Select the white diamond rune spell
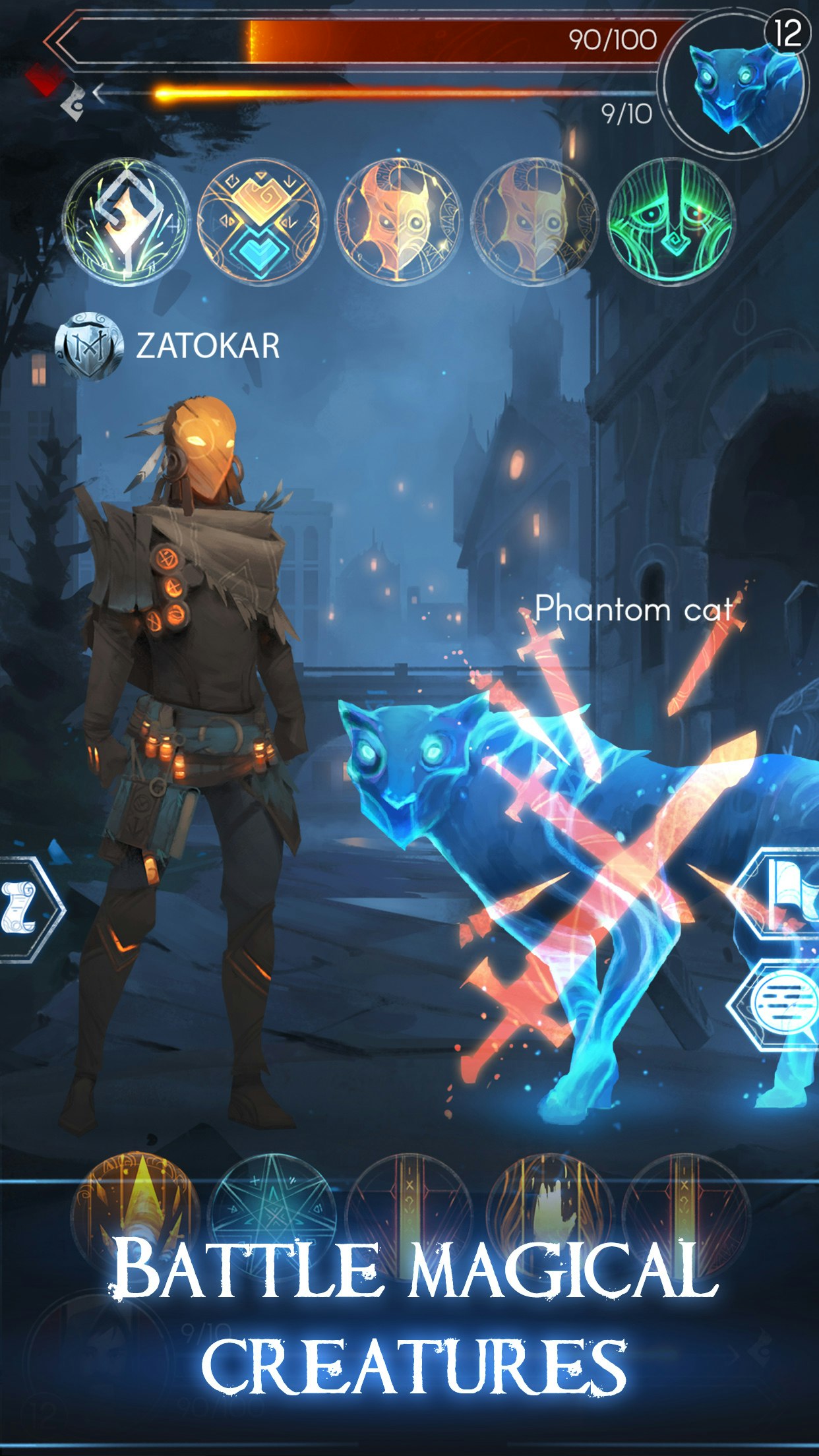 pos(127,222)
